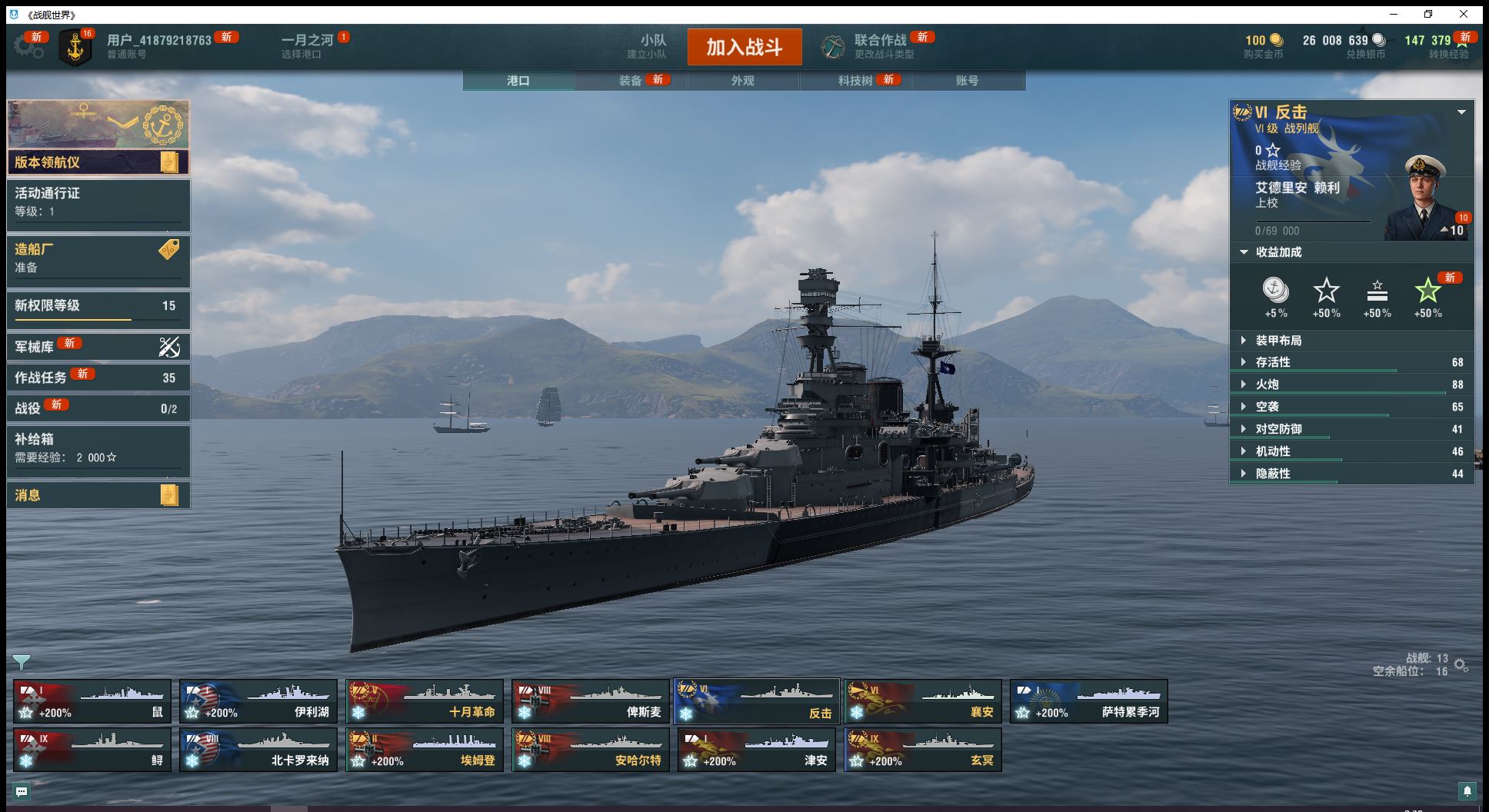This screenshot has width=1489, height=812.
Task: Select the 北卡罗来纳 ship card
Action: click(x=258, y=750)
